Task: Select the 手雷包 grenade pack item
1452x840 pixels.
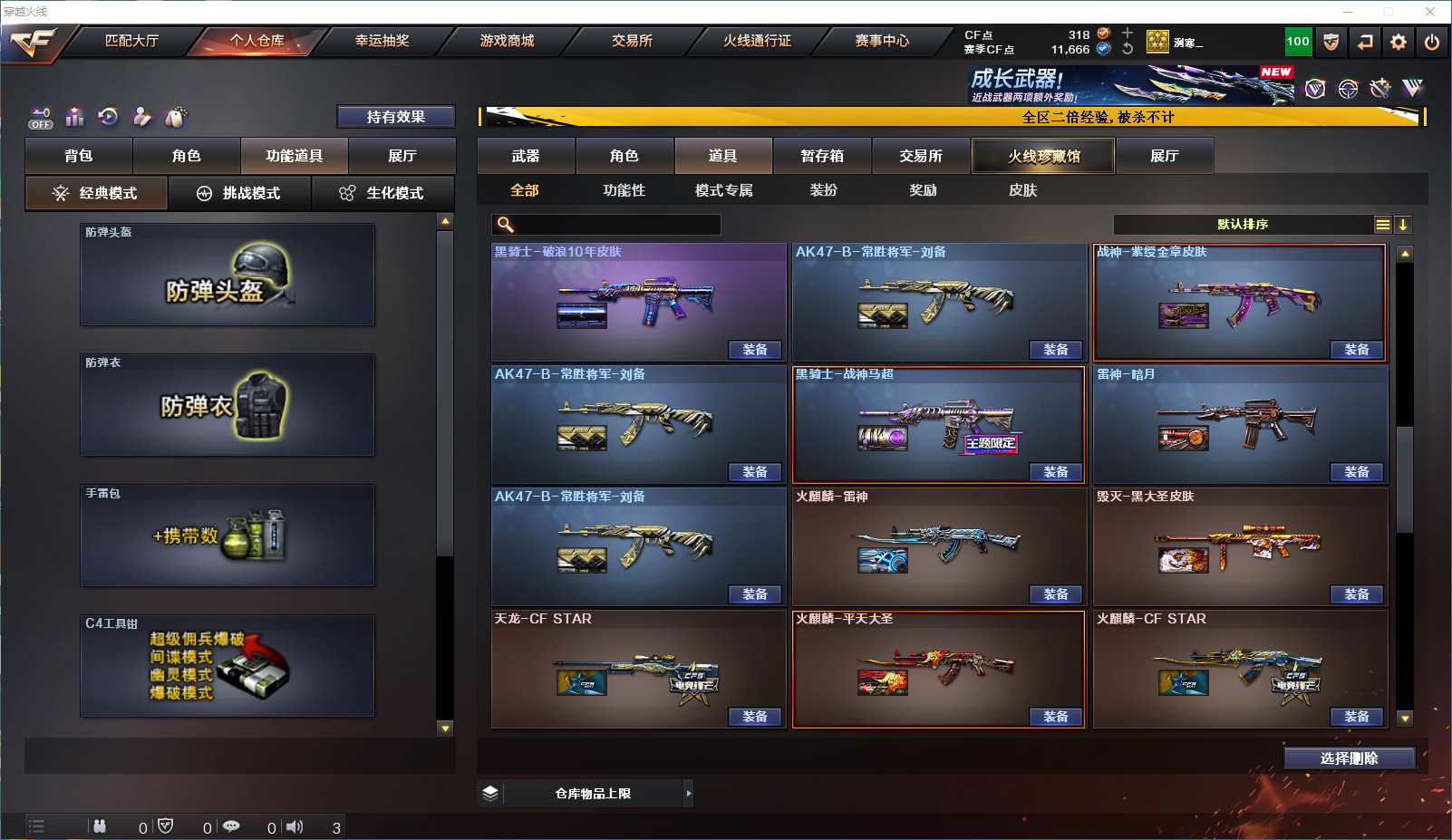Action: point(227,536)
